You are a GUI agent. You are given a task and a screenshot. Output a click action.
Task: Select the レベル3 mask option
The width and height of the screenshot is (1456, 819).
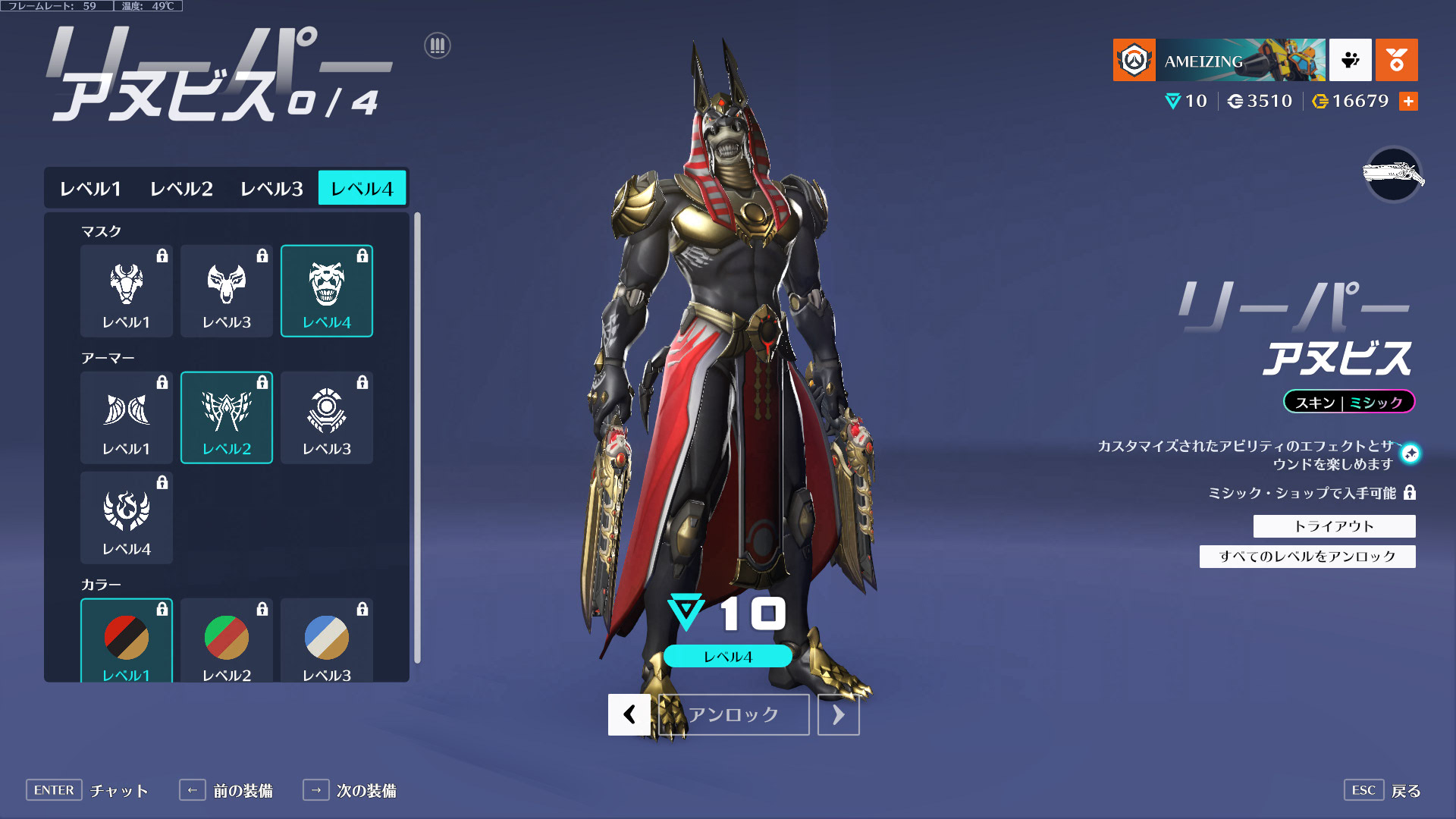click(227, 290)
